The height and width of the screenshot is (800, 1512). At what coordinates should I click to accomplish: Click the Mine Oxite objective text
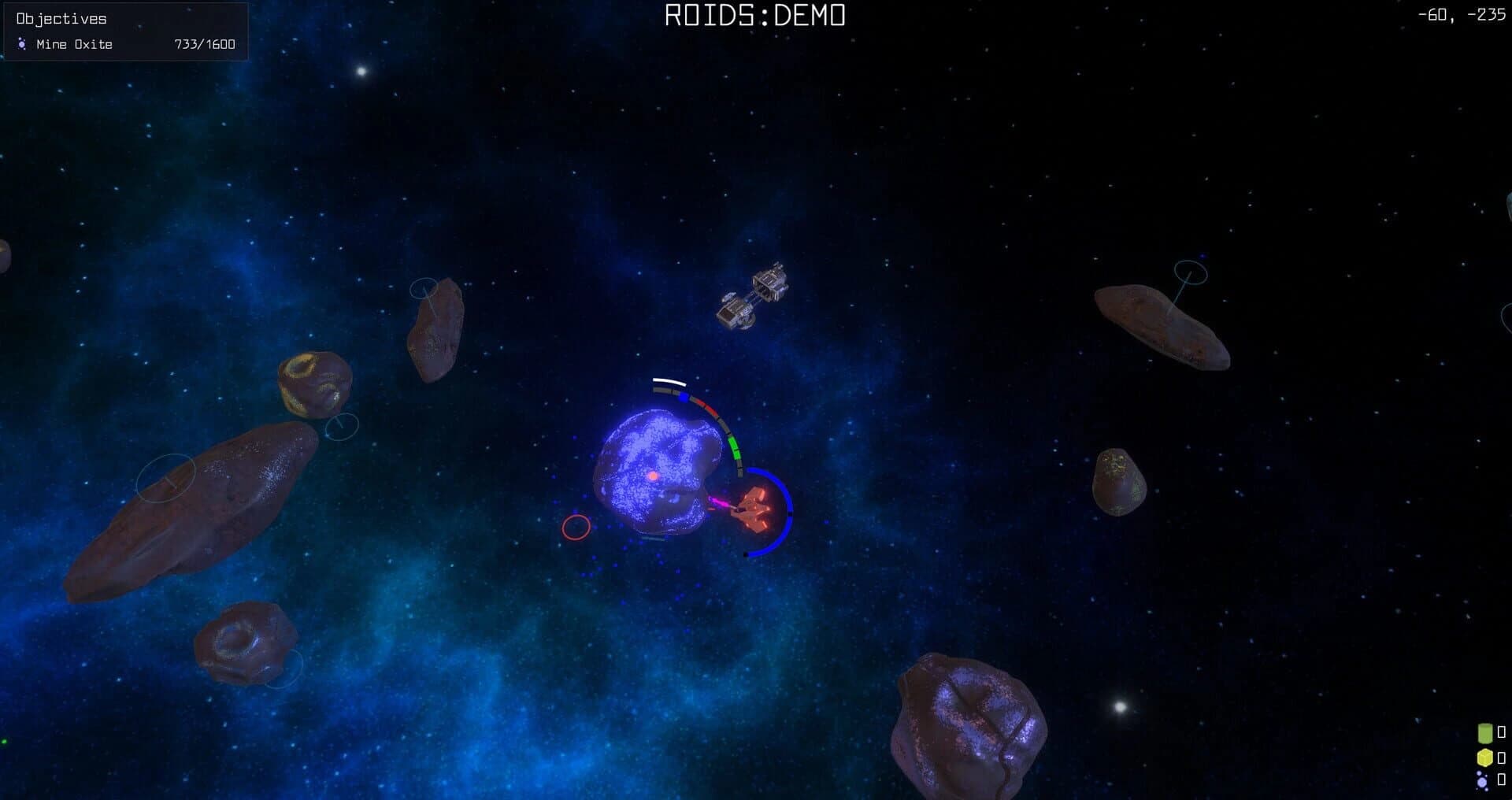(x=75, y=44)
